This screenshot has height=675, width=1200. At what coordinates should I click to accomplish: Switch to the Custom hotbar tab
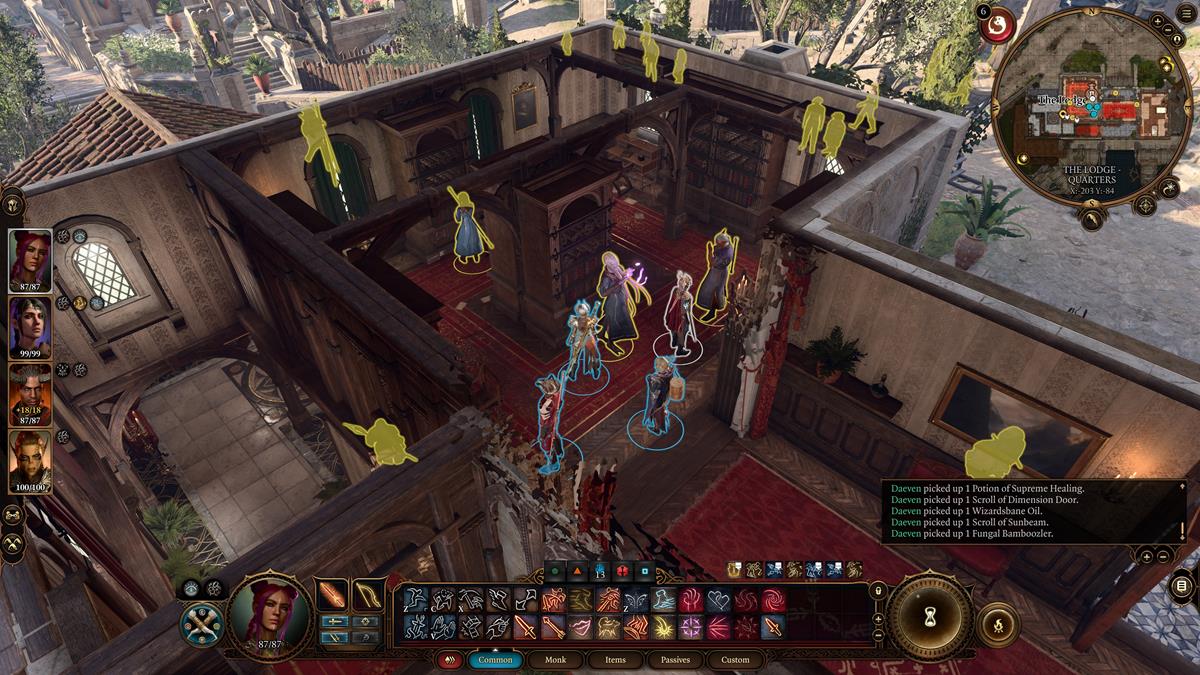(x=735, y=660)
